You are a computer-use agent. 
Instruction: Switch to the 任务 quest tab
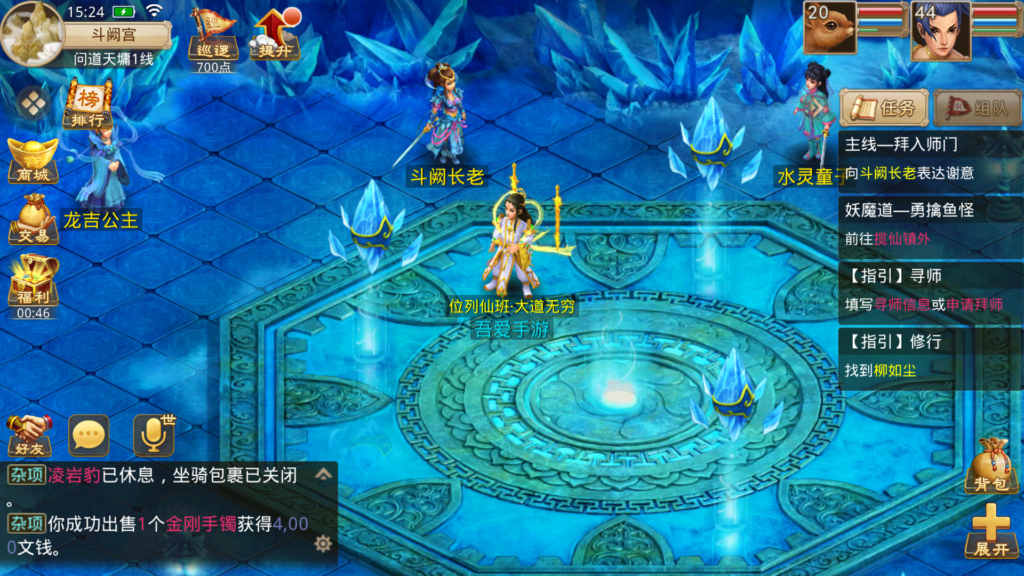(x=885, y=108)
